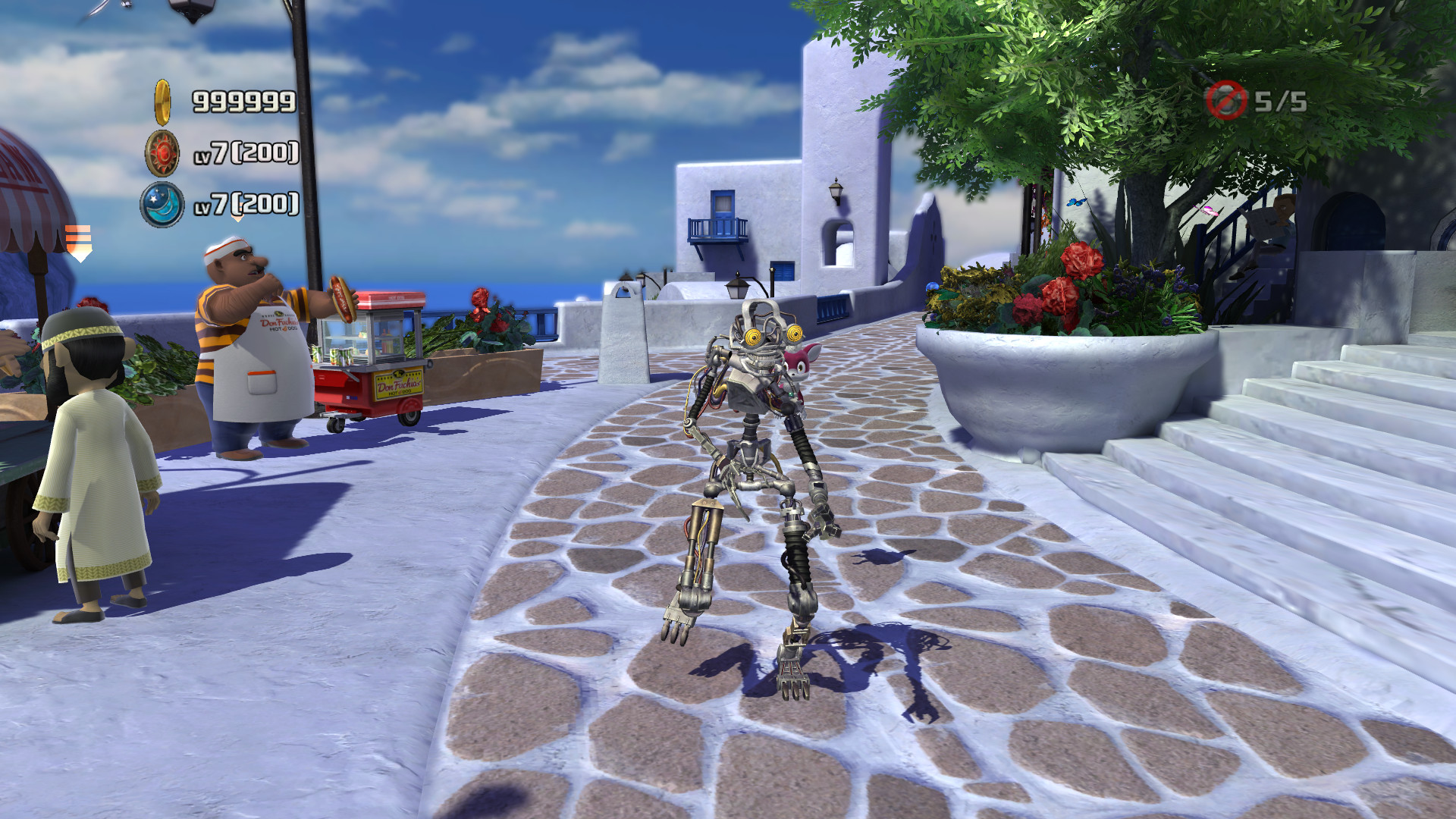
Task: Click the sun LV7 (200) level text
Action: tap(248, 152)
